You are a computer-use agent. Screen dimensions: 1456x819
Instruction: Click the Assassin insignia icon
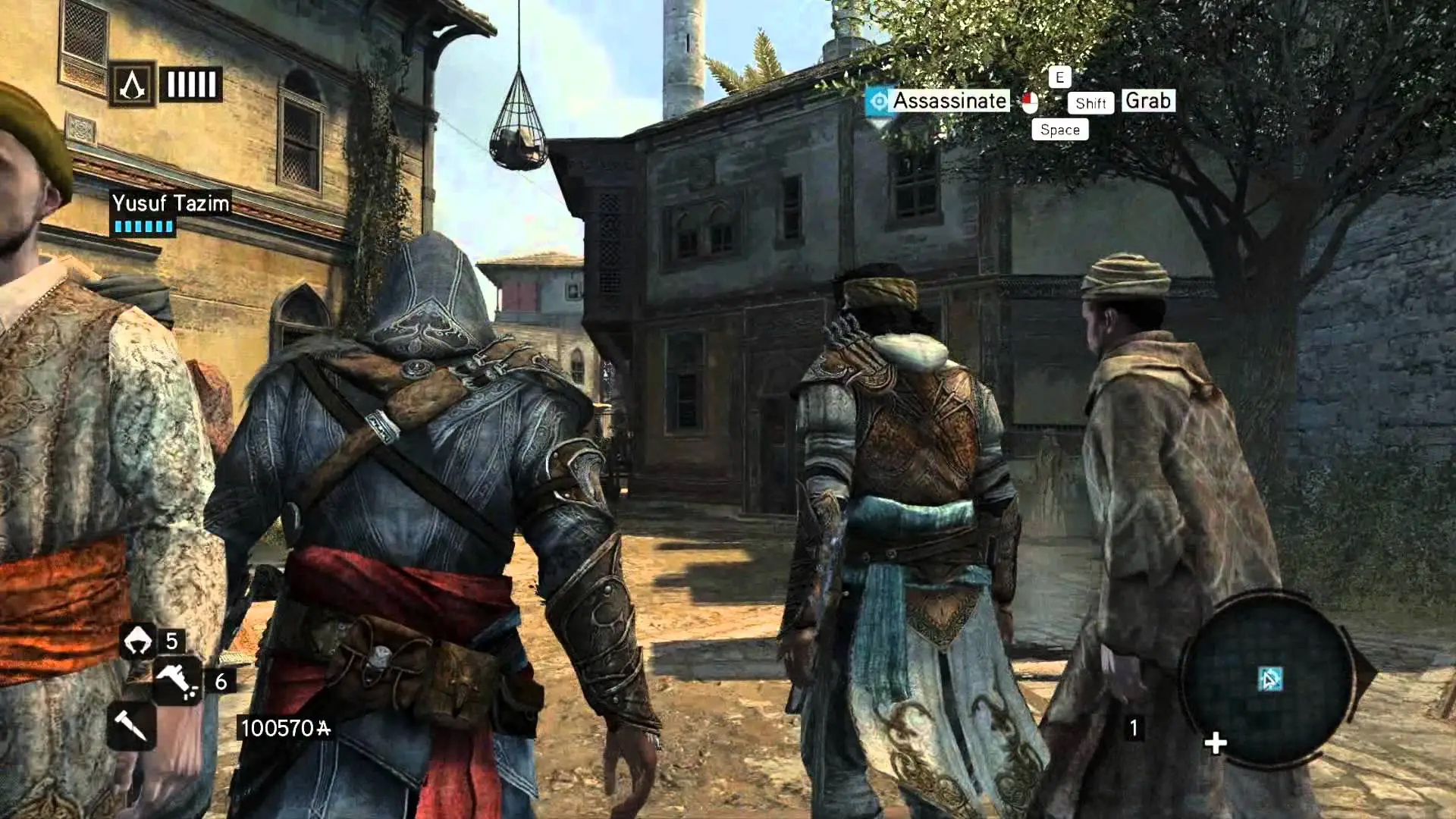[133, 84]
